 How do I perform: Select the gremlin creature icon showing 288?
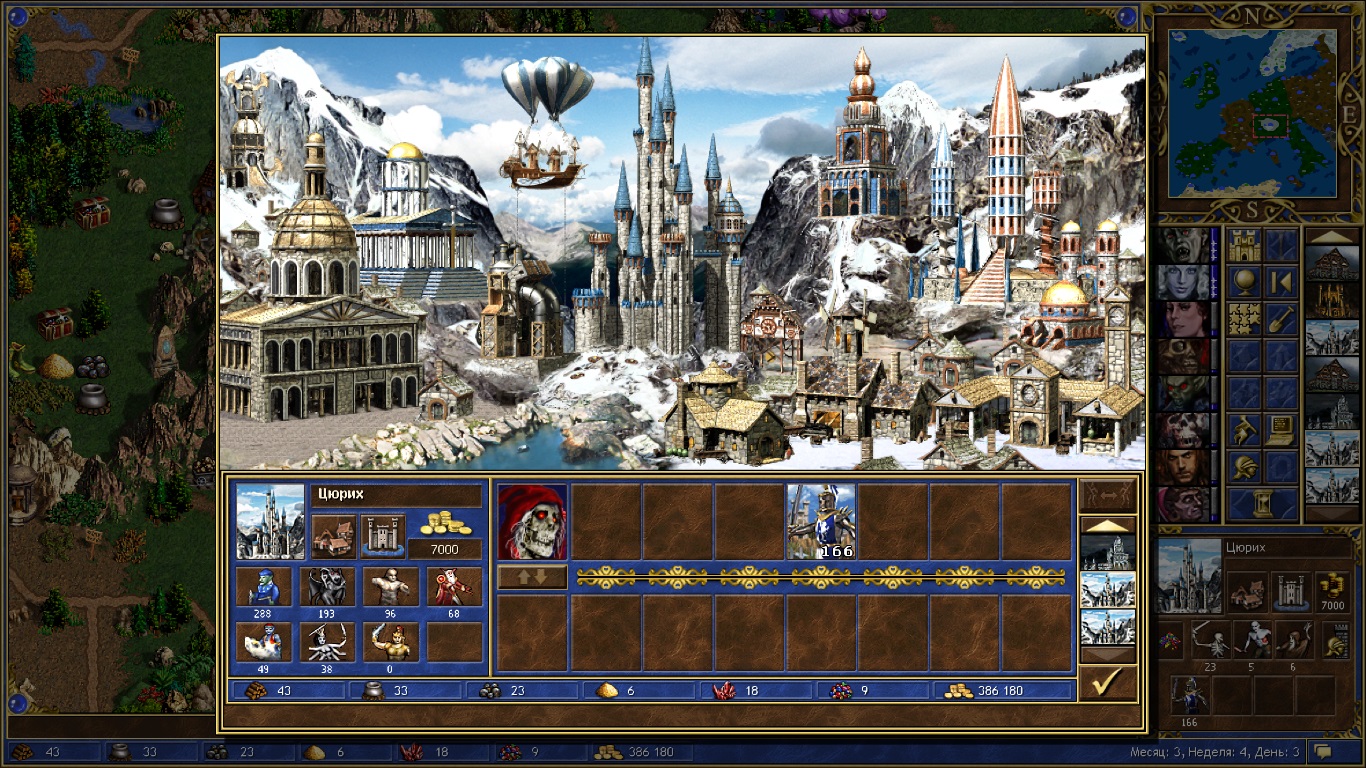coord(263,587)
